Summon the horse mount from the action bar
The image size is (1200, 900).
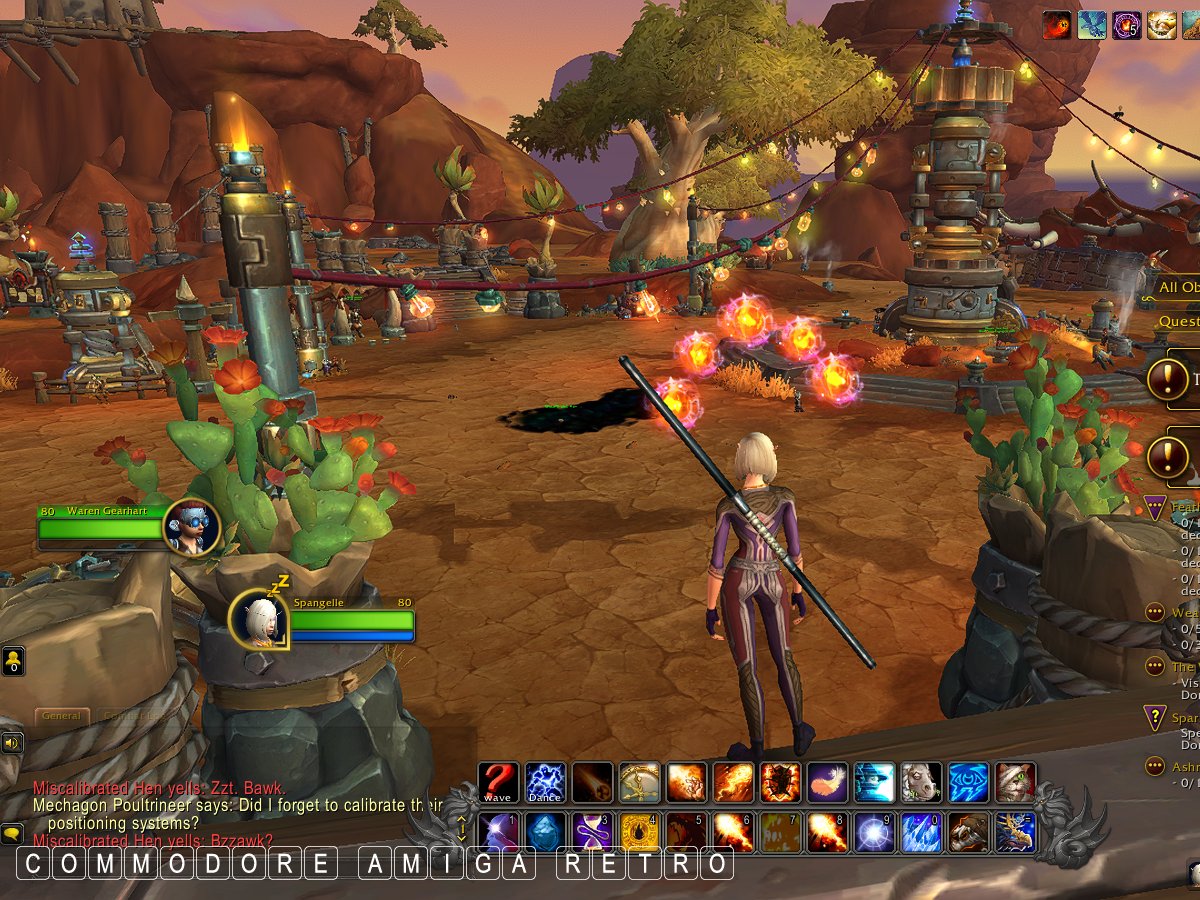point(921,782)
